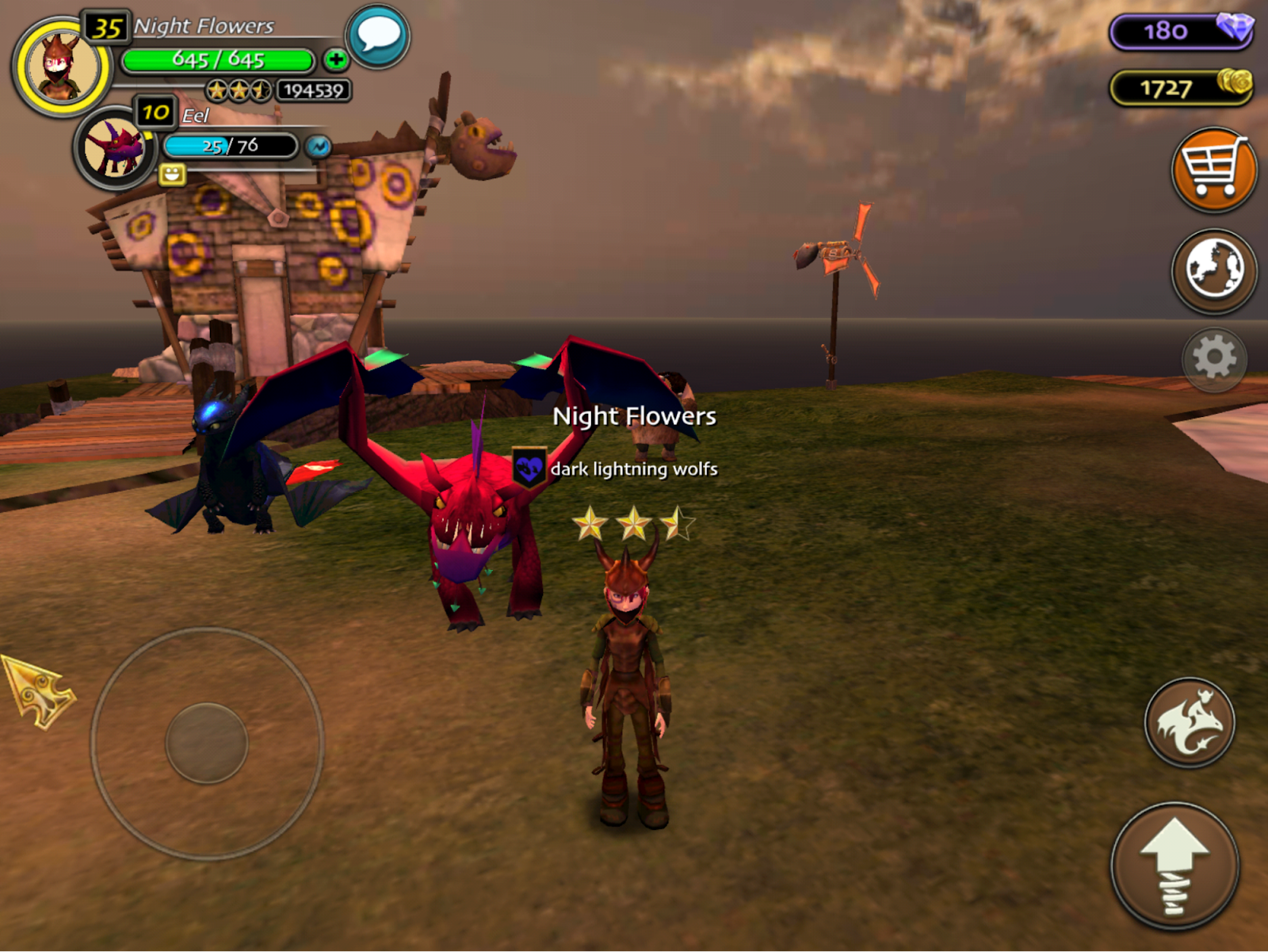Image resolution: width=1268 pixels, height=952 pixels.
Task: Open the 1727 coins balance
Action: pos(1181,87)
